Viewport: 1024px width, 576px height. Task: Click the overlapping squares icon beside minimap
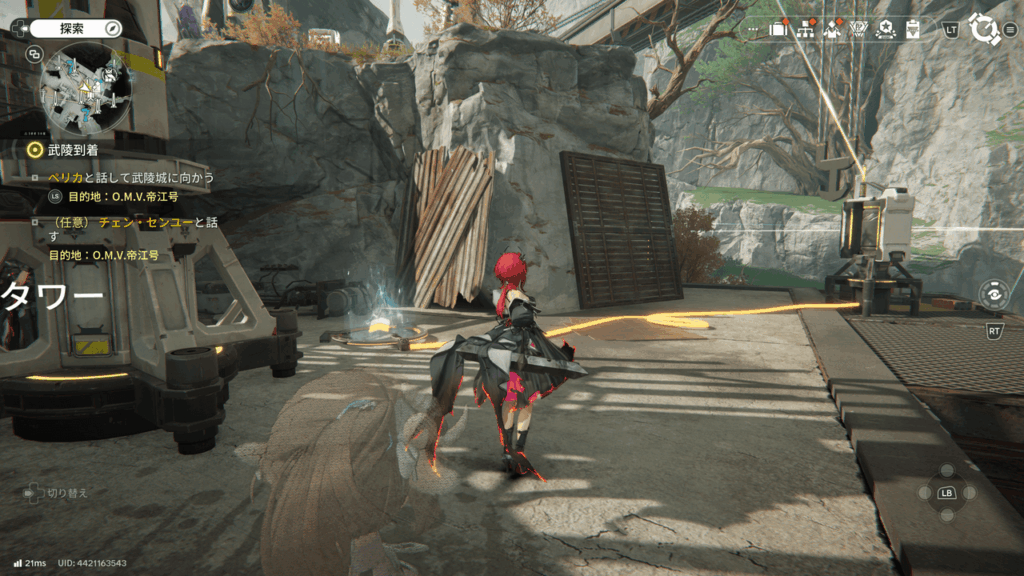click(35, 54)
